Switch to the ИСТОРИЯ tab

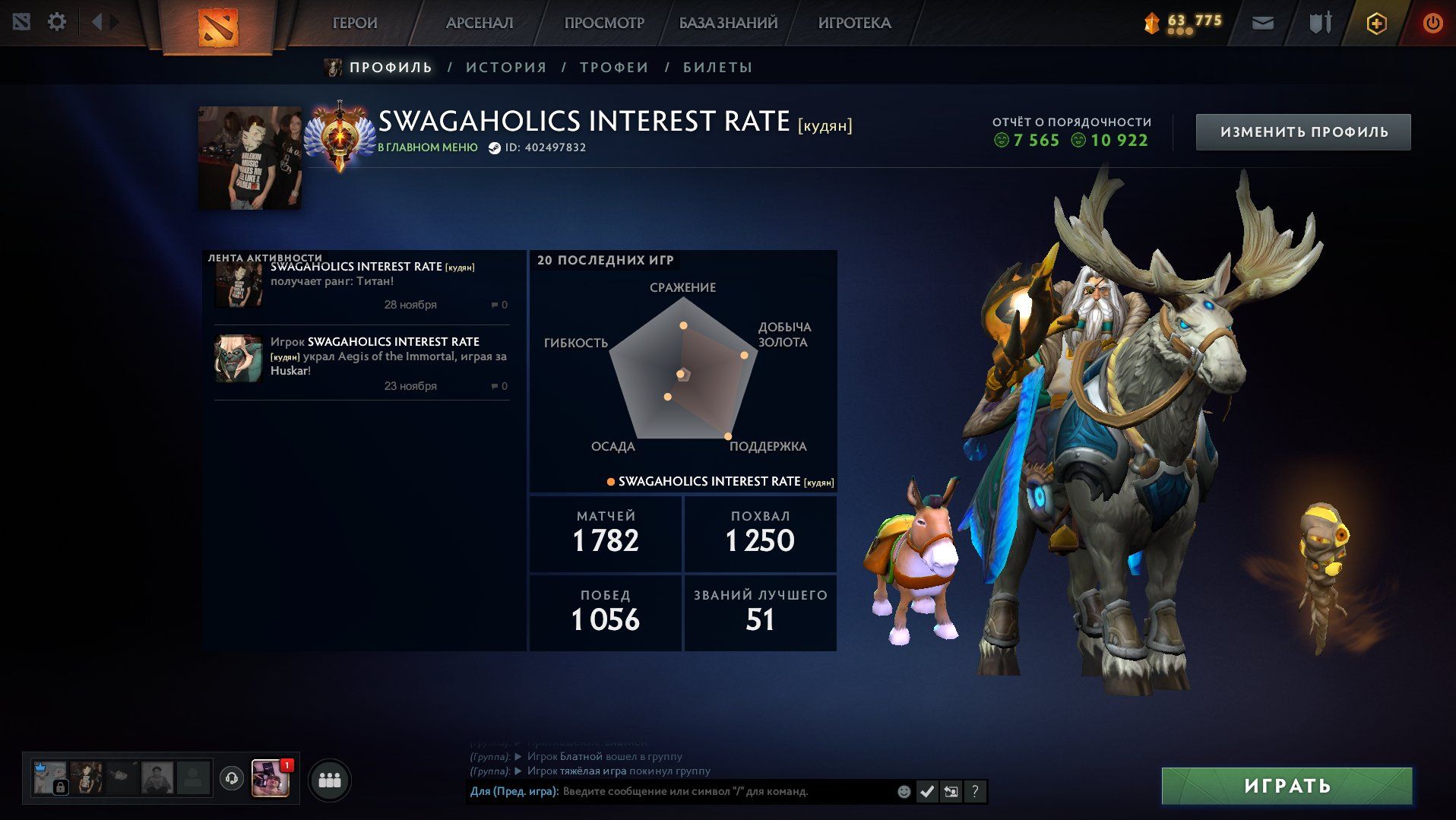pos(506,68)
